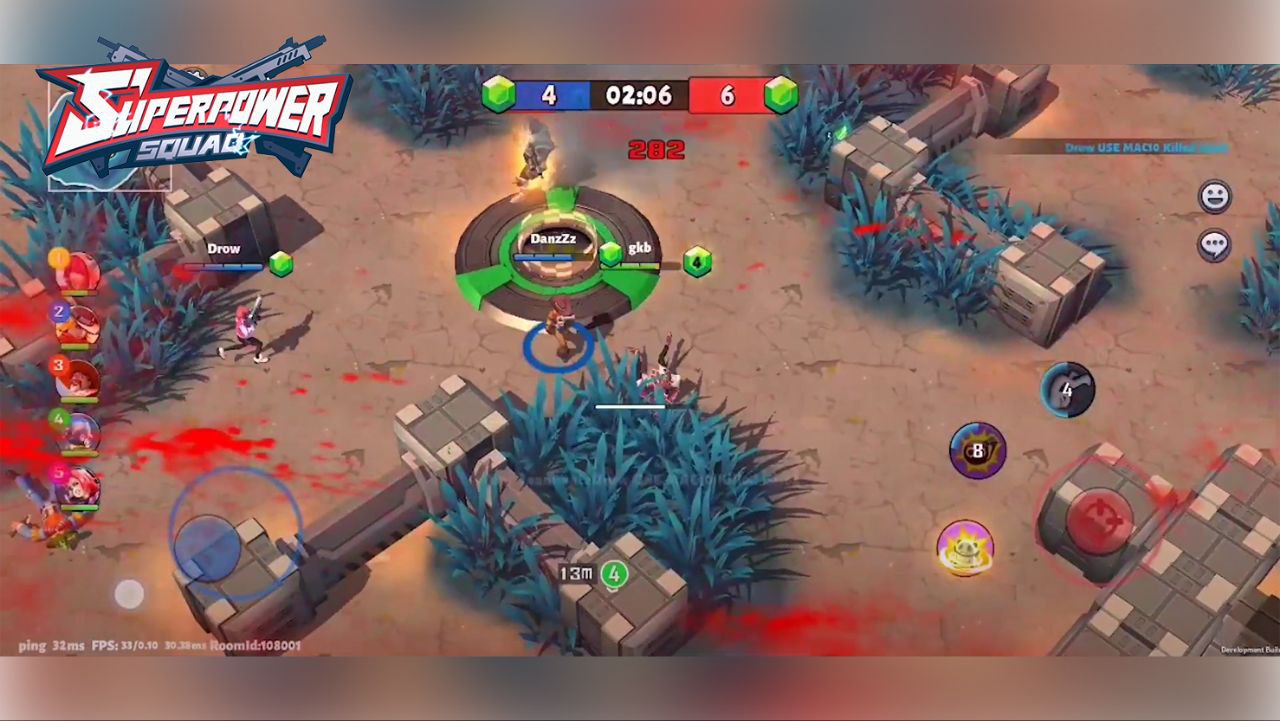This screenshot has width=1280, height=721.
Task: Open the smiley face emote button
Action: [x=1215, y=197]
